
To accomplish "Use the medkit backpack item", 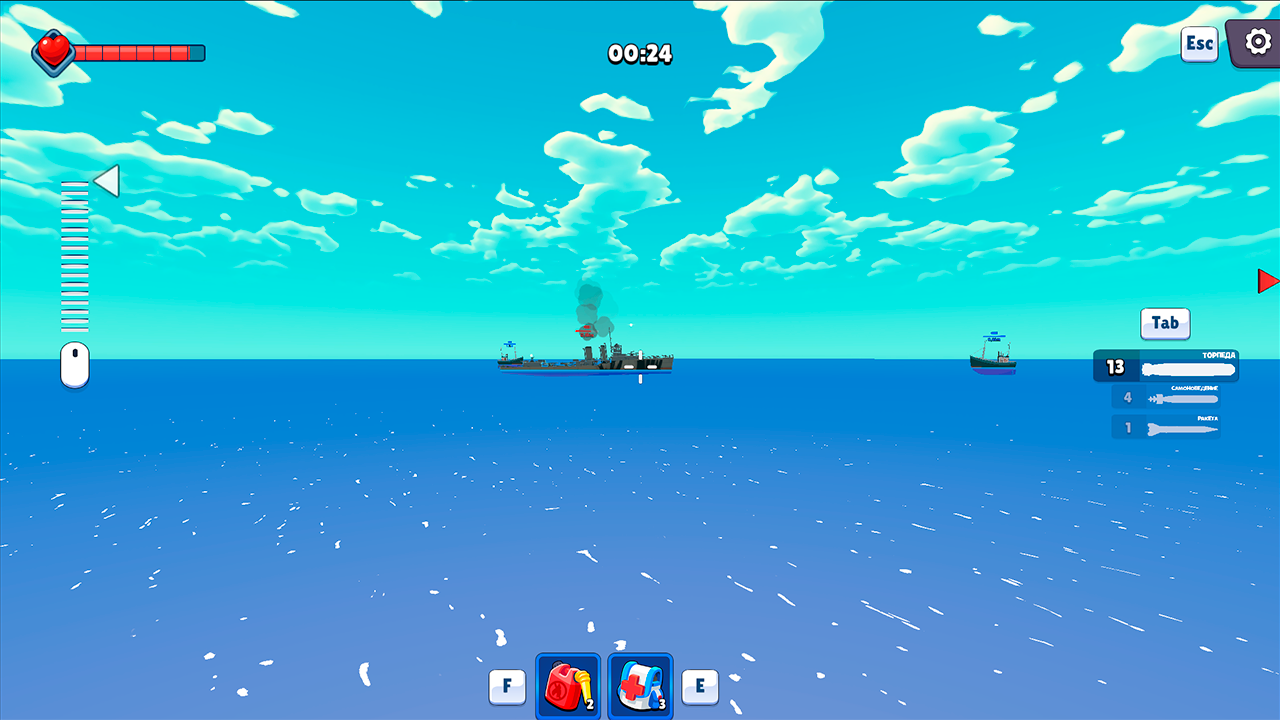I will point(639,686).
